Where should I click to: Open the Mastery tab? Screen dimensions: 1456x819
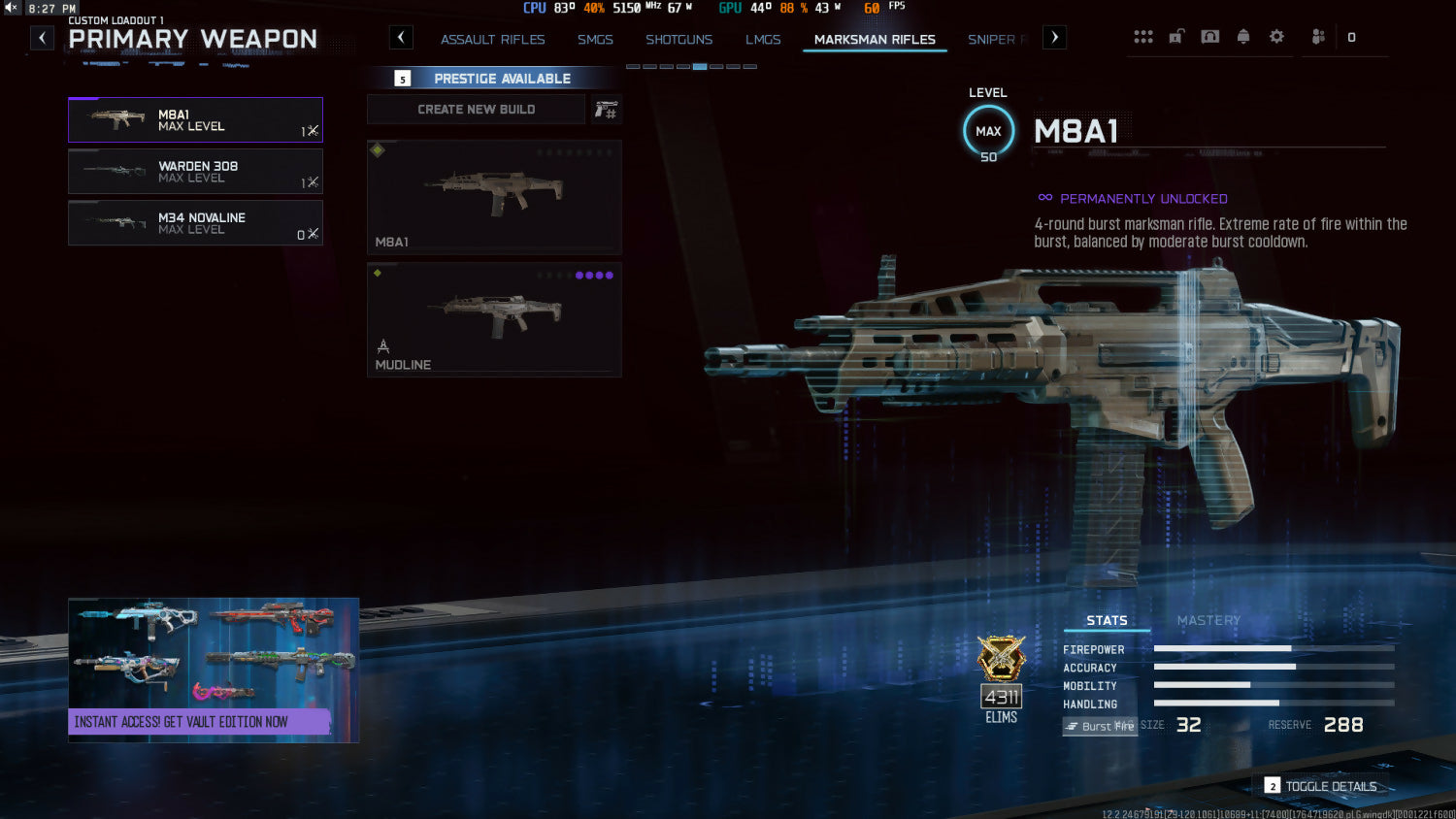pyautogui.click(x=1208, y=621)
